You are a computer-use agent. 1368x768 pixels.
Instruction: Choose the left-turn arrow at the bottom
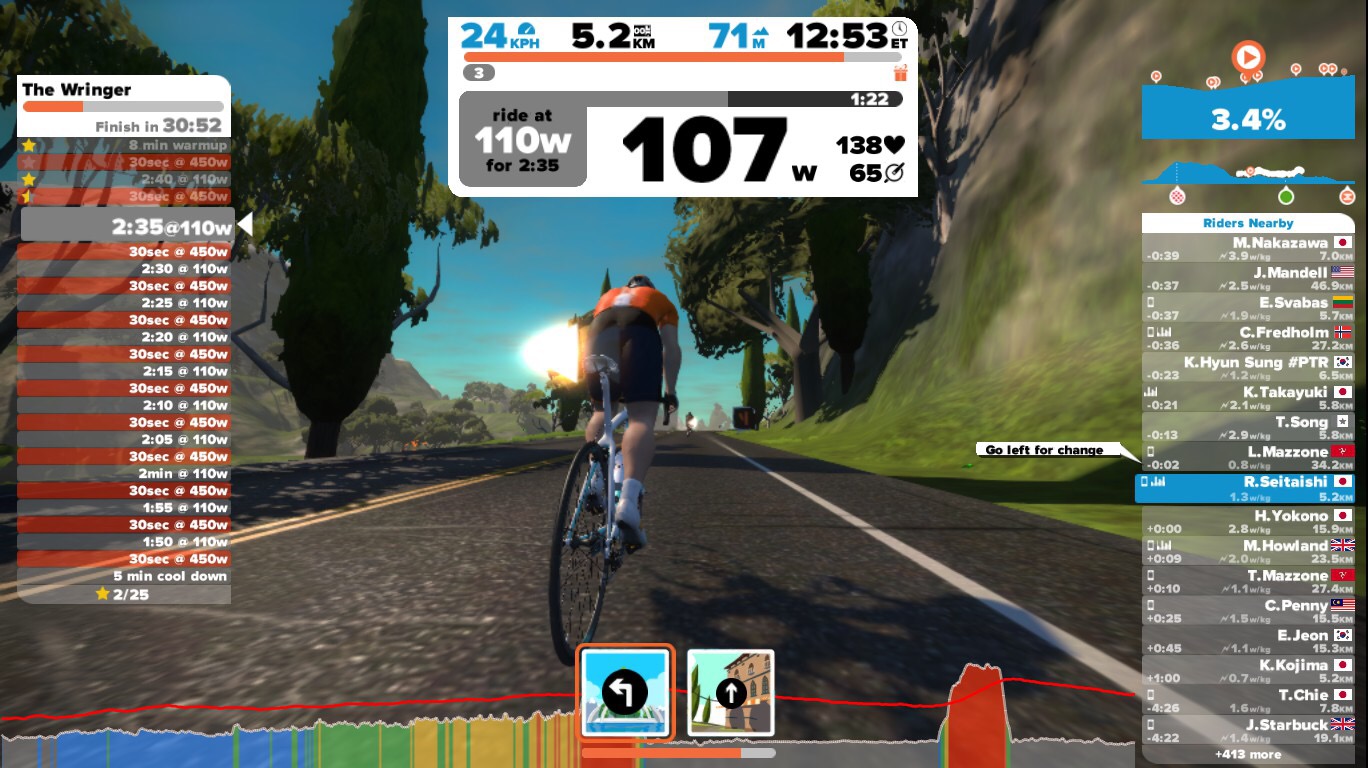(624, 694)
